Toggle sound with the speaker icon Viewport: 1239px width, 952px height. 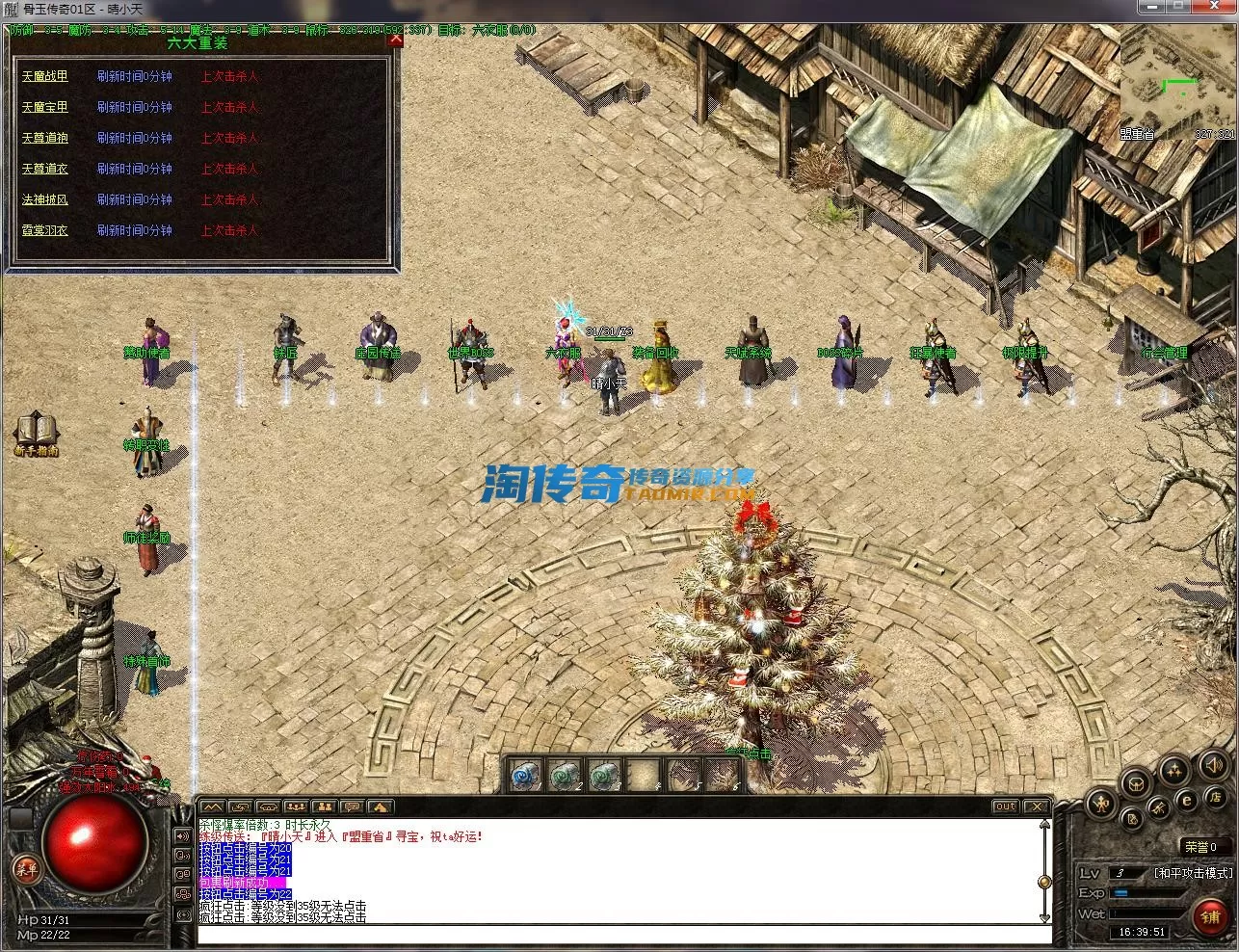pos(1212,766)
